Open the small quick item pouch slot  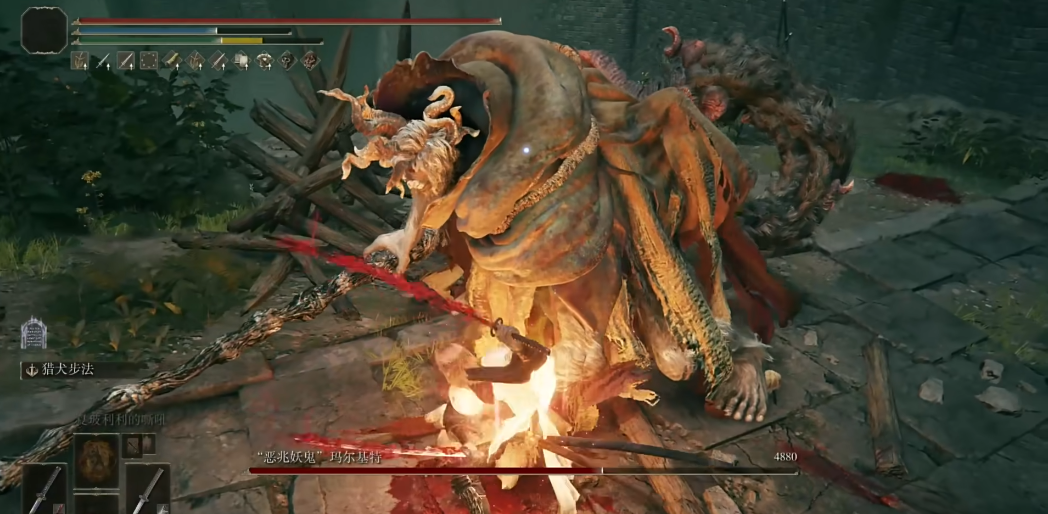tap(133, 446)
